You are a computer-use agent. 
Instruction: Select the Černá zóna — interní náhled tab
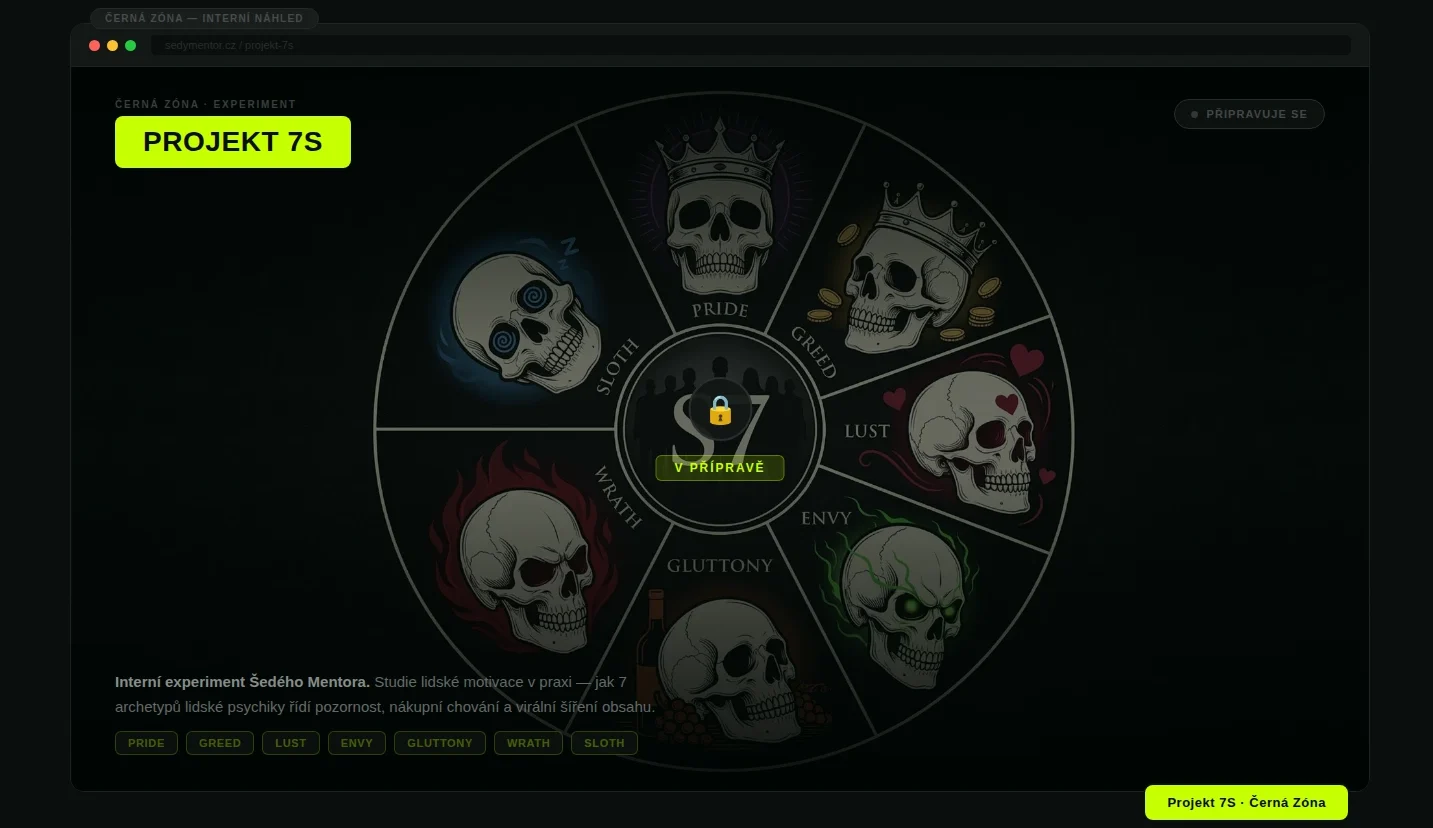204,18
